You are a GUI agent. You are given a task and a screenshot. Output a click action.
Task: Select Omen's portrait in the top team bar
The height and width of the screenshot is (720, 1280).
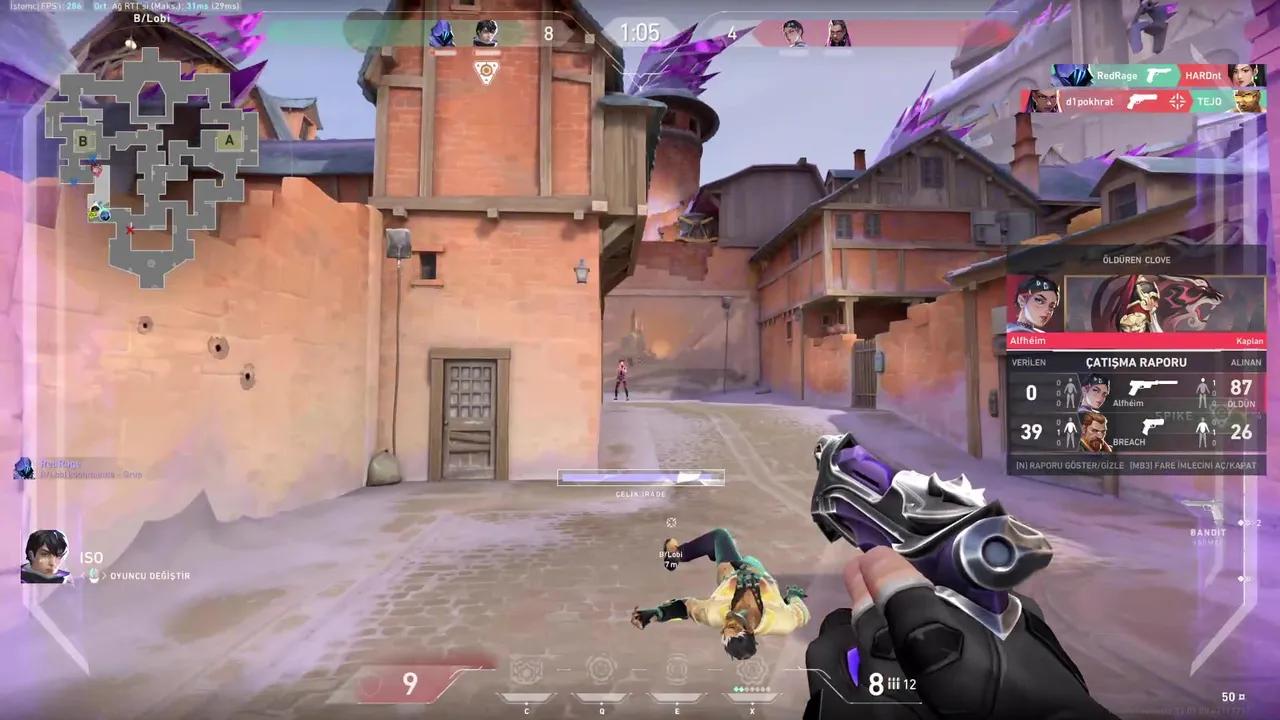coord(442,33)
